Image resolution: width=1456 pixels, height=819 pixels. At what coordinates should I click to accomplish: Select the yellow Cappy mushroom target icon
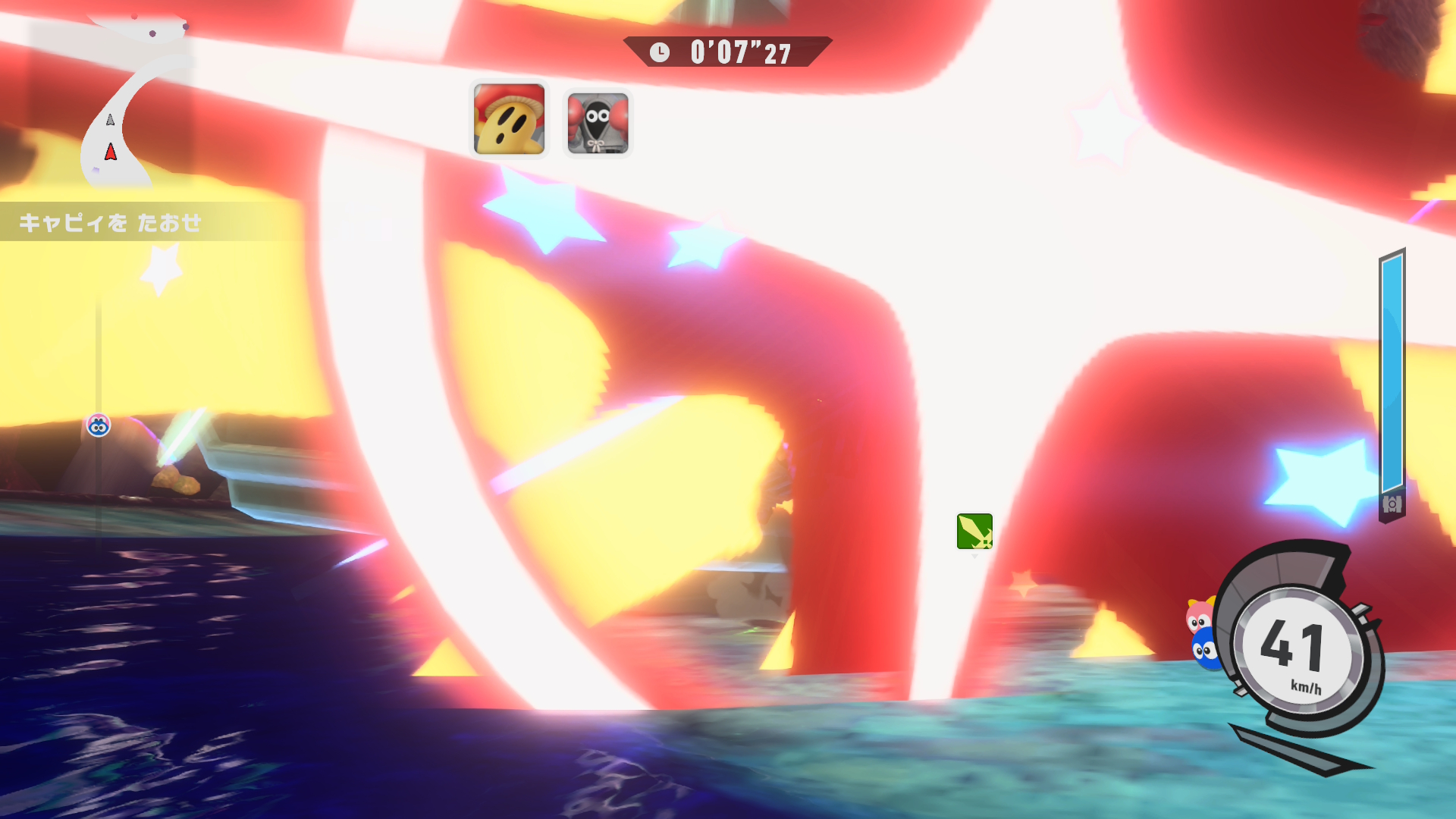509,120
